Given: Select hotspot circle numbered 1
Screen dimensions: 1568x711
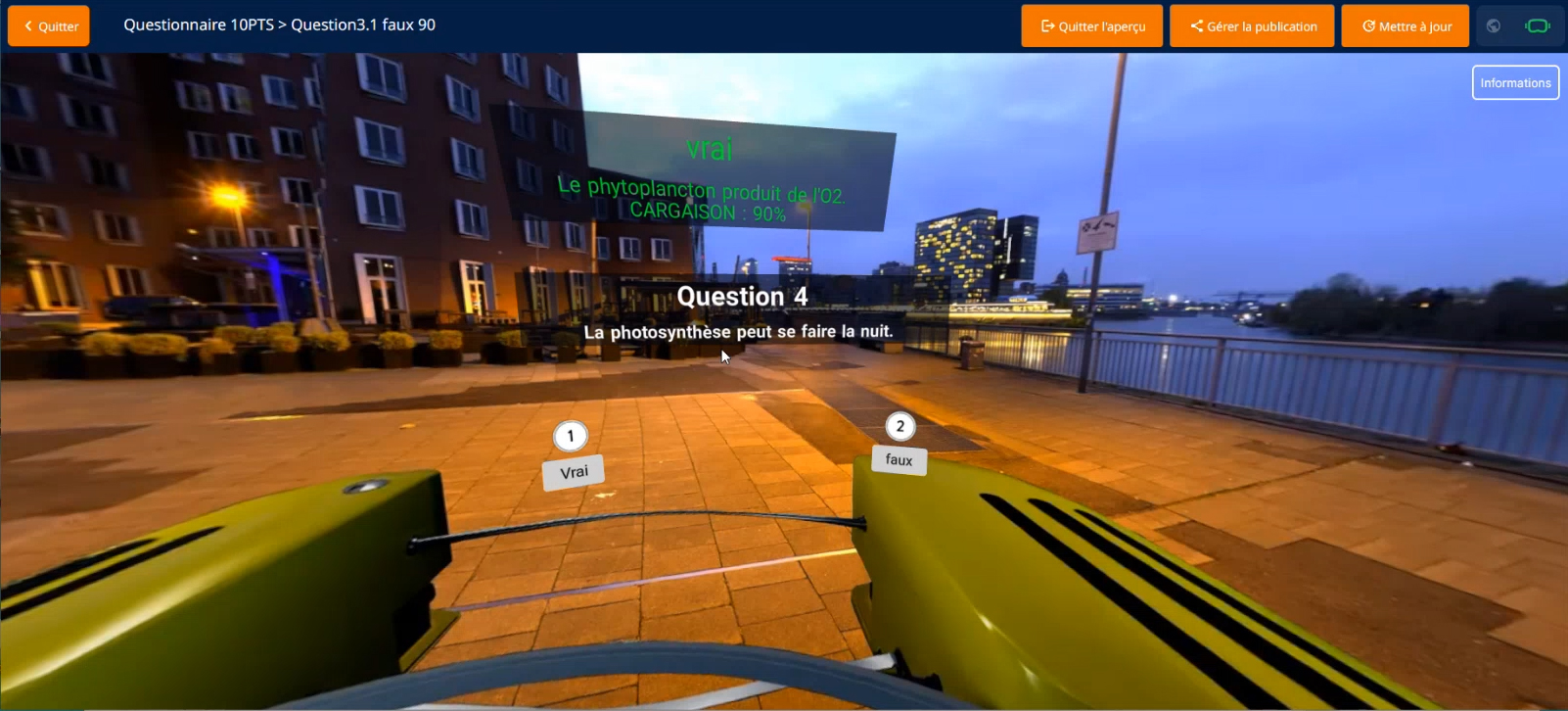Looking at the screenshot, I should tap(572, 436).
